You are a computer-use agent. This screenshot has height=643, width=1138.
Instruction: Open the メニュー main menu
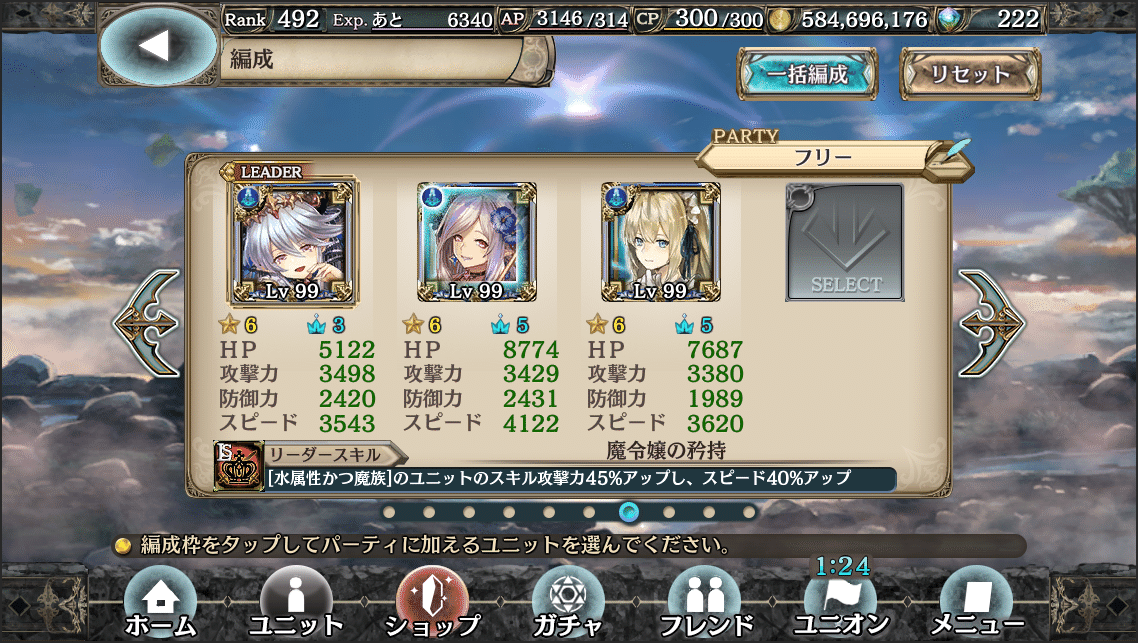976,602
